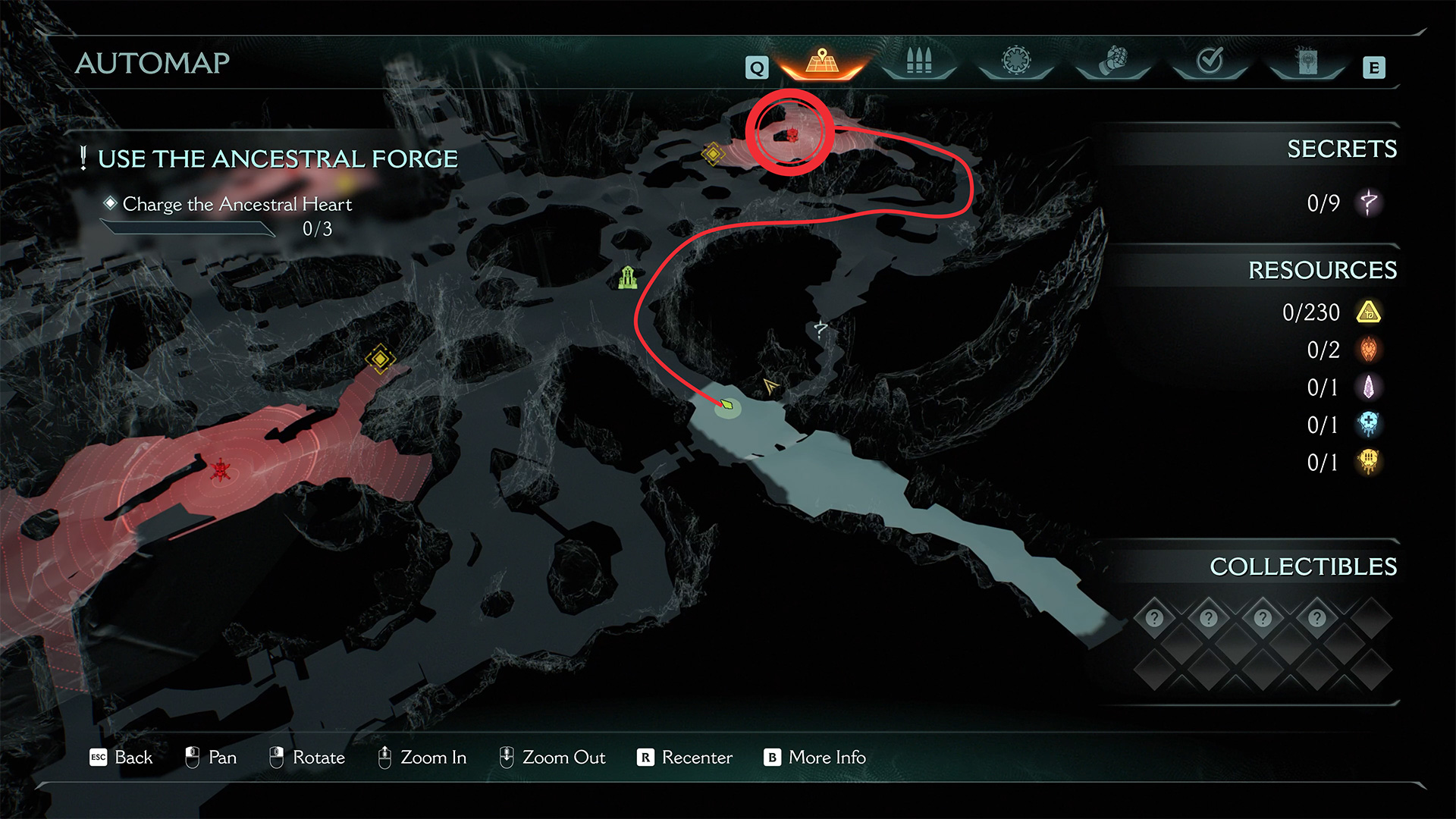
Task: Select the armored gauntlet fist tab
Action: tap(1113, 61)
